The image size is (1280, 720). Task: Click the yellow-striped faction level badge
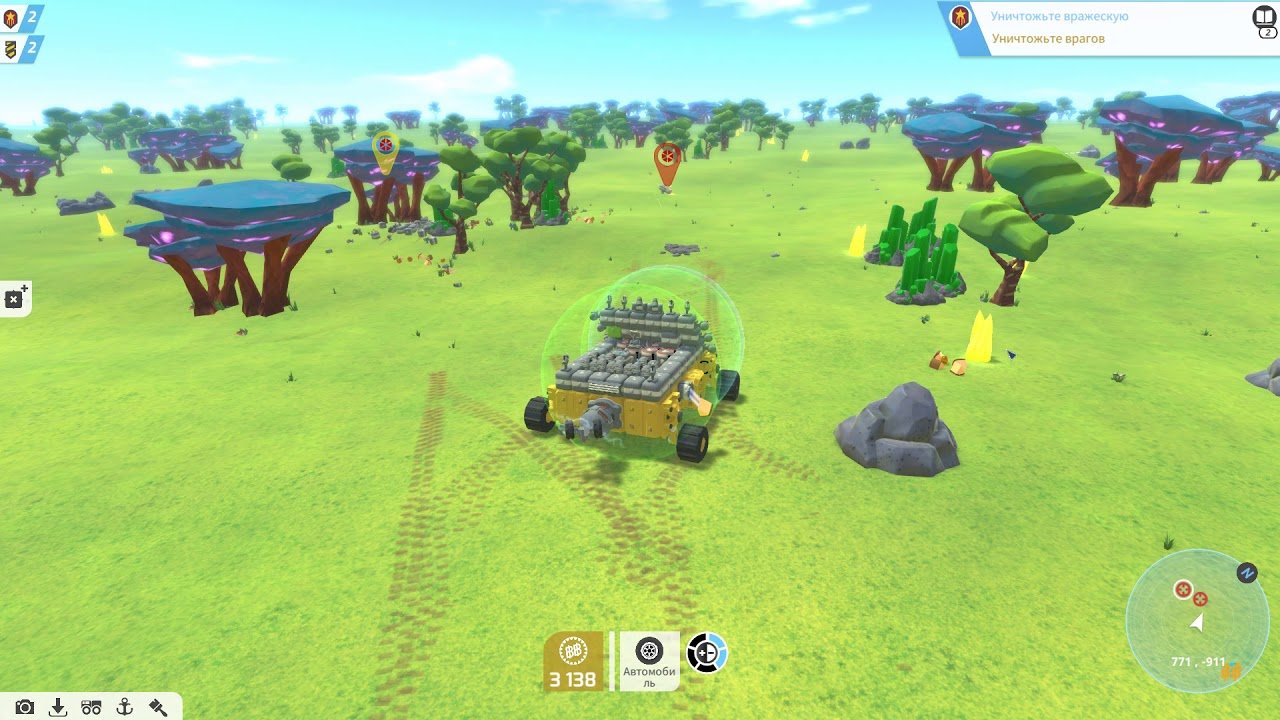[12, 48]
